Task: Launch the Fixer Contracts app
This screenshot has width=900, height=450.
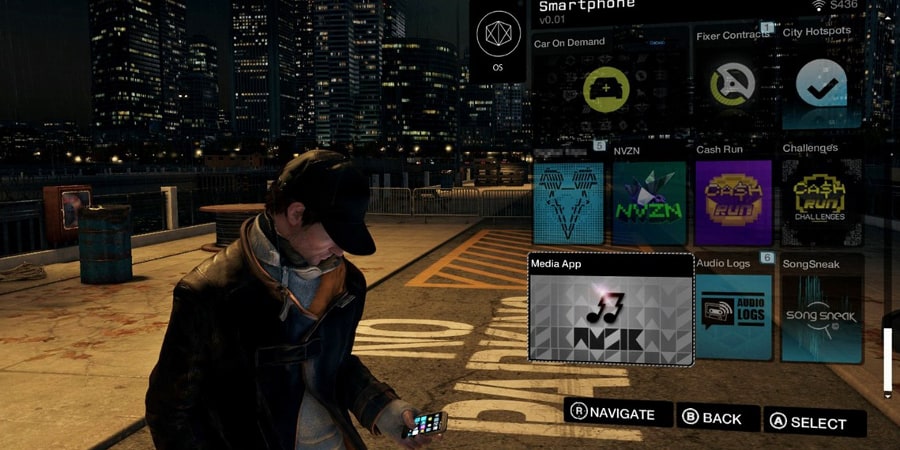Action: (x=733, y=87)
